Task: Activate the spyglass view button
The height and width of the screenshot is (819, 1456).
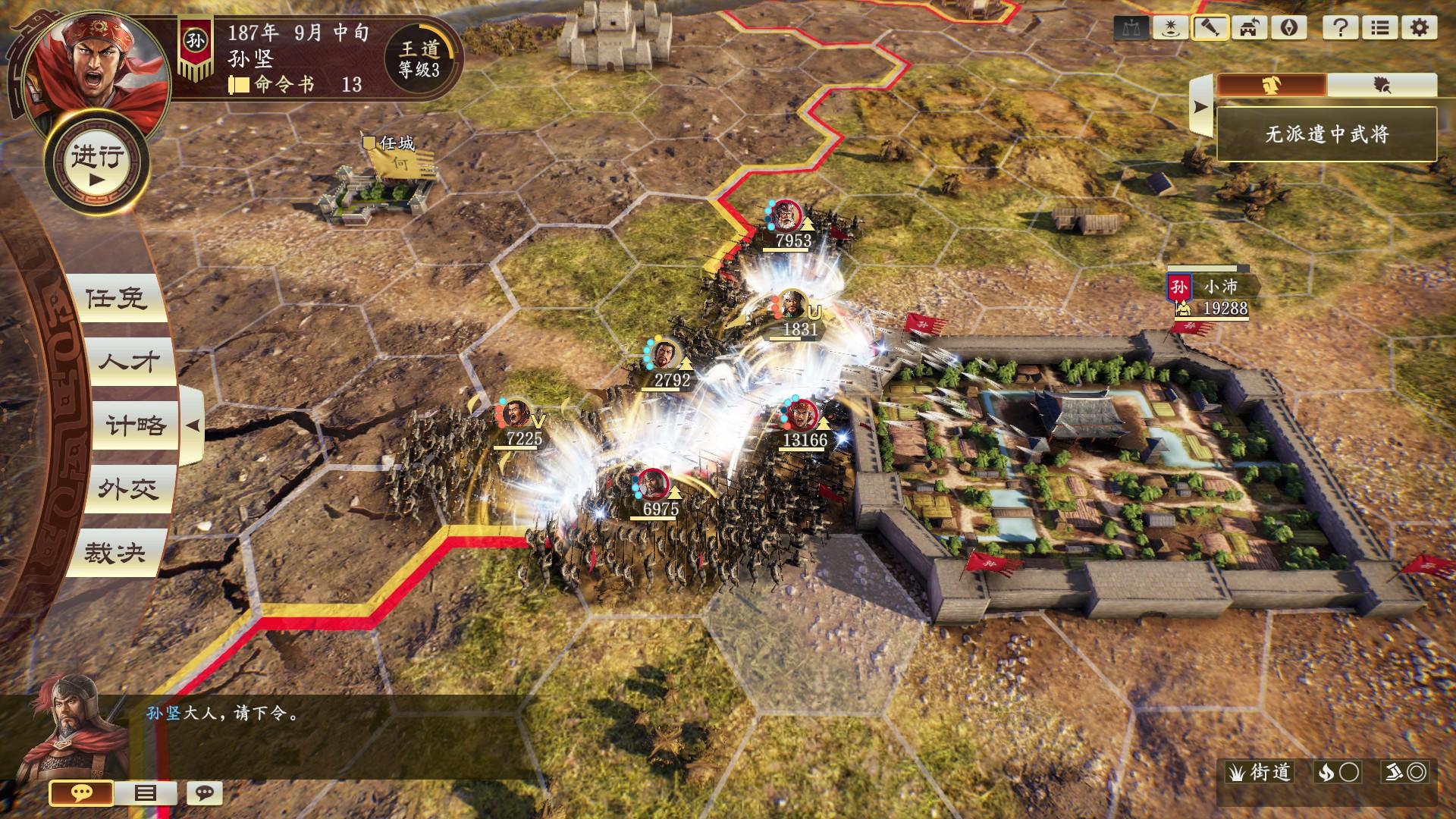Action: pos(1210,28)
